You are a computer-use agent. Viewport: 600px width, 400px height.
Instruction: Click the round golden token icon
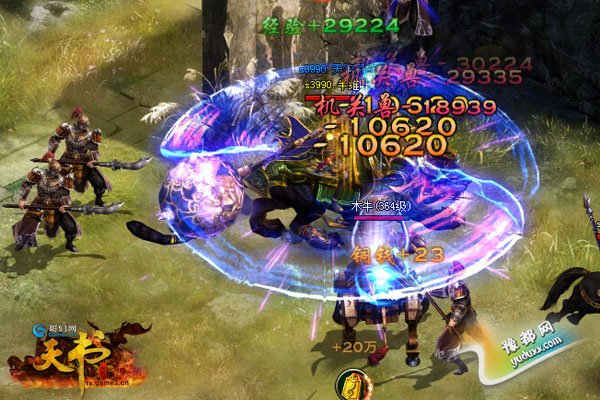[x=349, y=383]
